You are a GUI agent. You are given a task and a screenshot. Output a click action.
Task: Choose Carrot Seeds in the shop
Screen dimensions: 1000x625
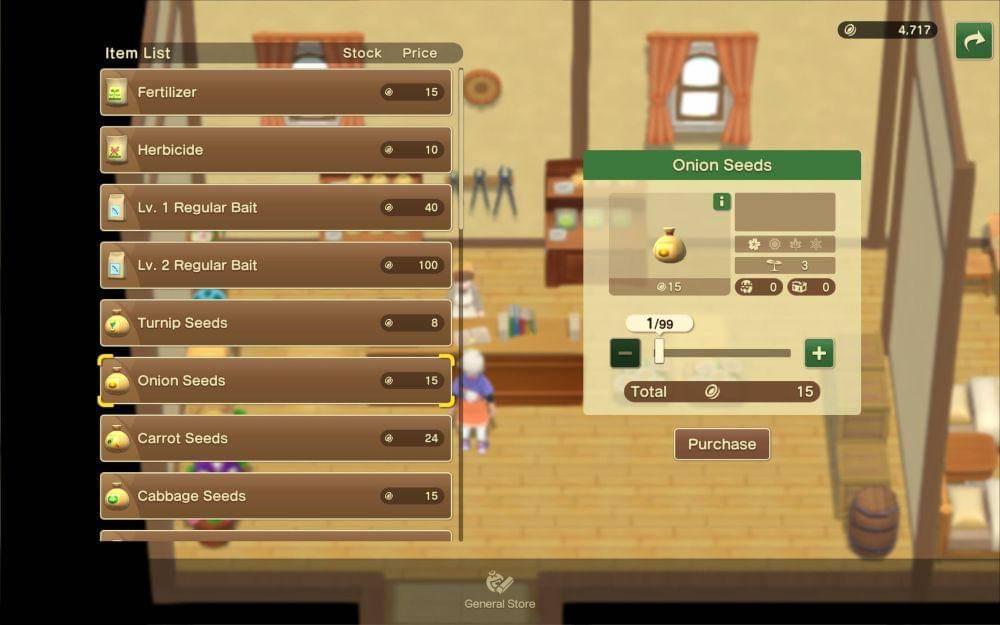275,438
